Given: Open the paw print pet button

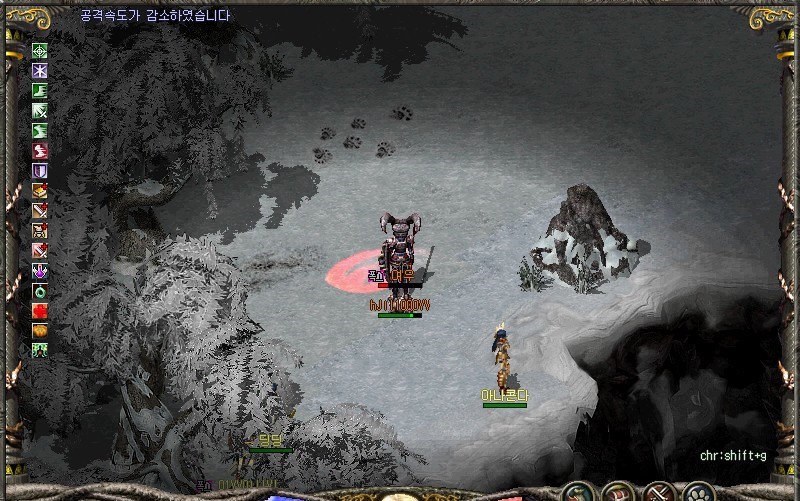Looking at the screenshot, I should (697, 492).
